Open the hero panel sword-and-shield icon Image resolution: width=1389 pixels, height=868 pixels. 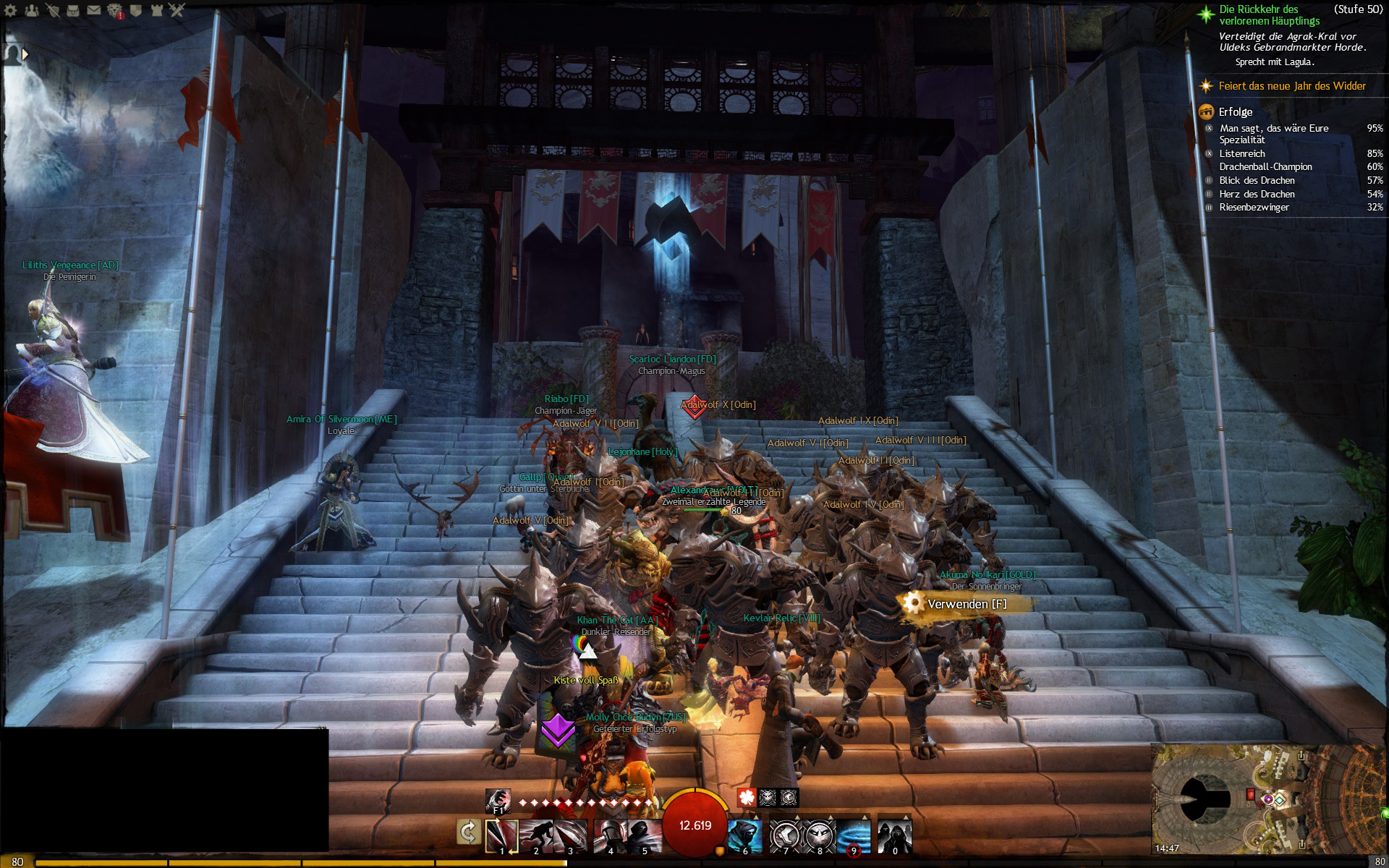tap(52, 10)
